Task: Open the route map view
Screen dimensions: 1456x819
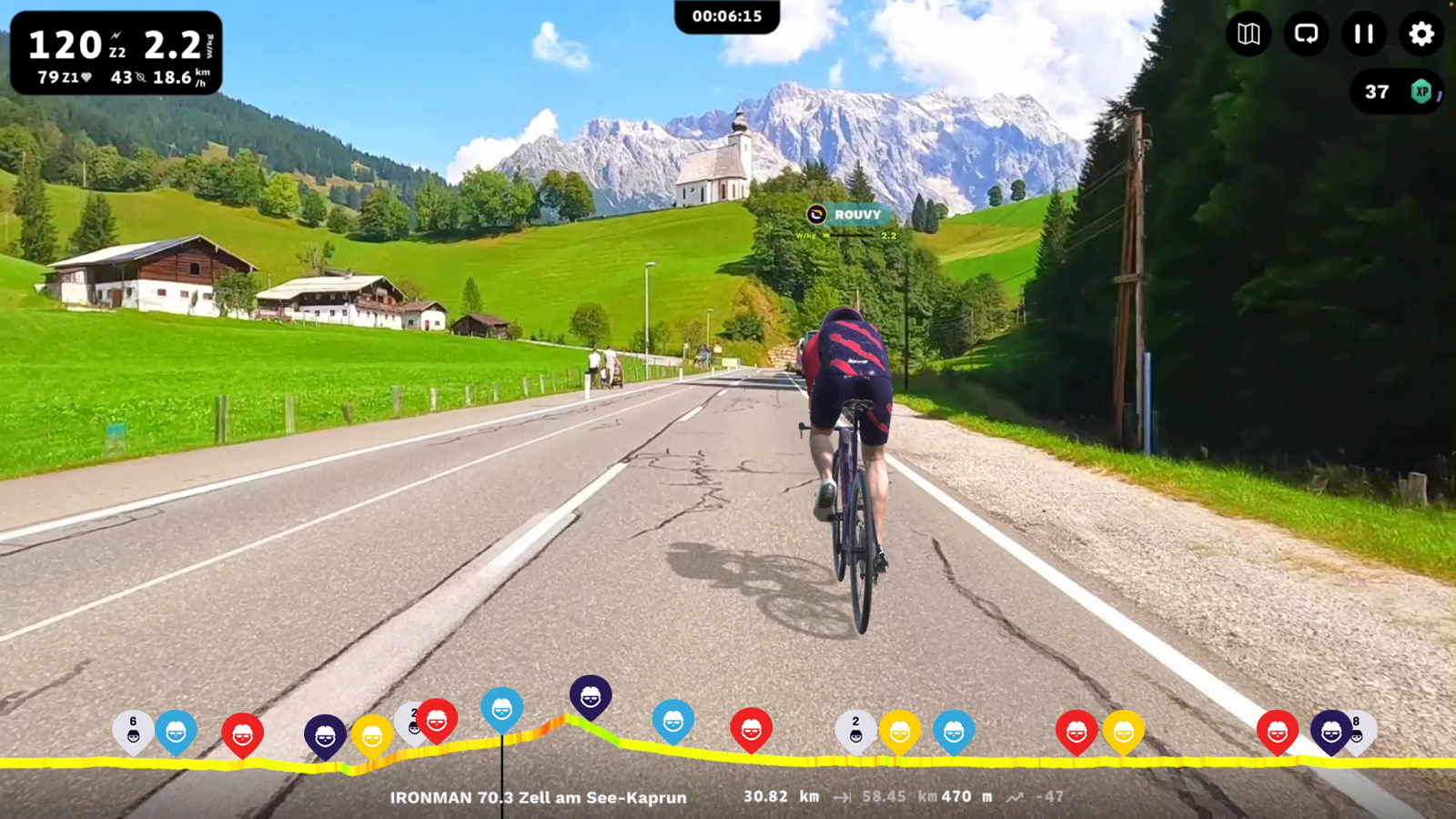Action: point(1249,35)
